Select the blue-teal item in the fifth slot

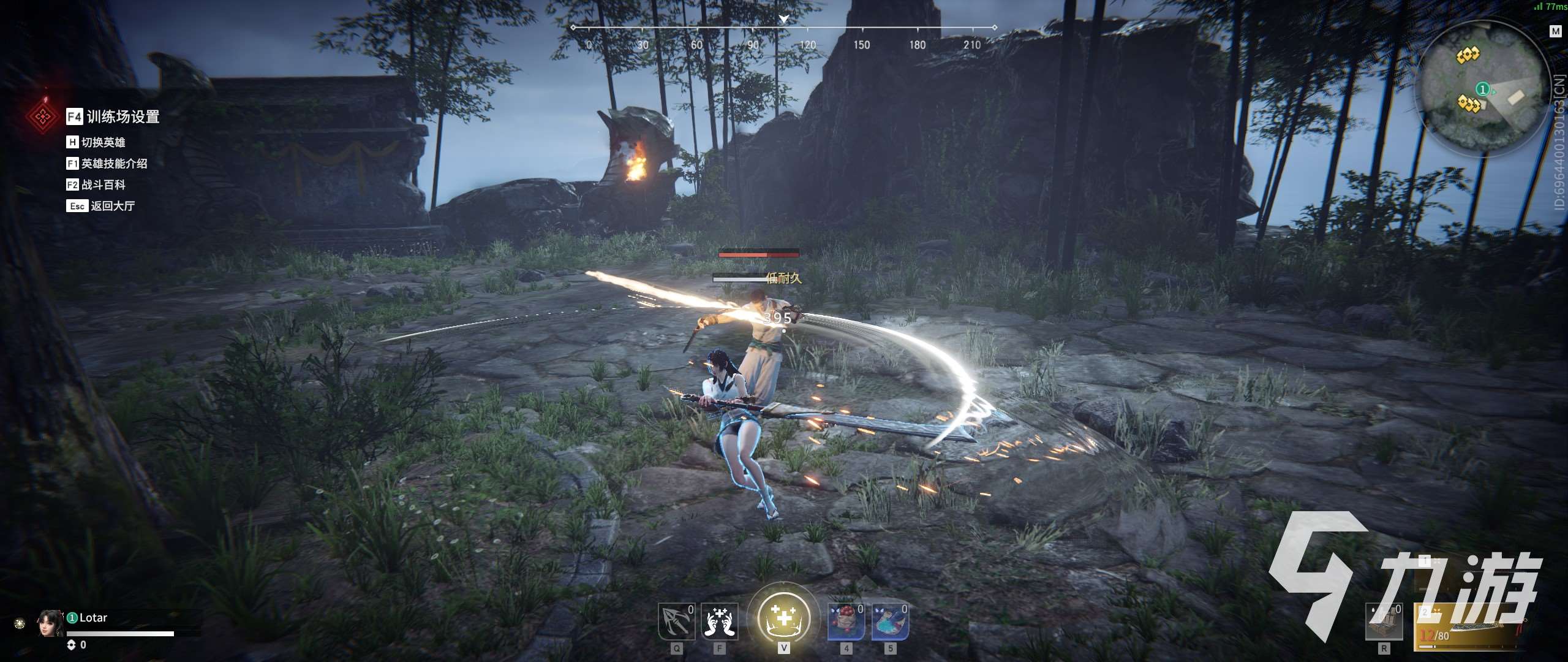coord(890,622)
